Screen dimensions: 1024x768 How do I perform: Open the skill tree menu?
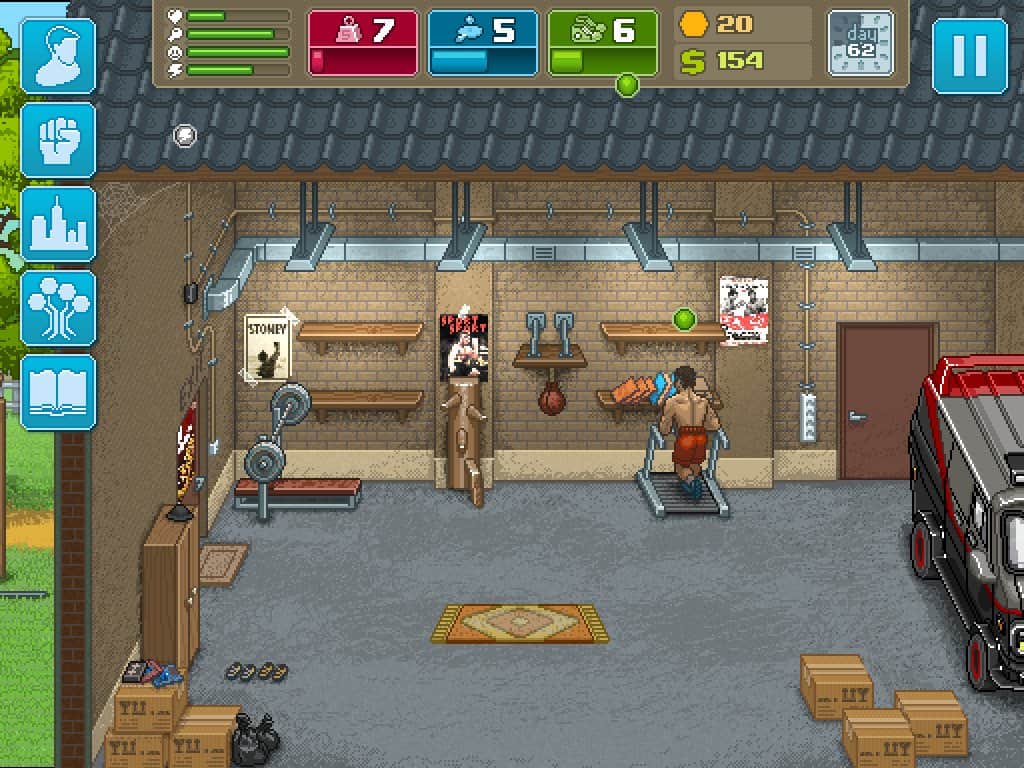tap(59, 308)
